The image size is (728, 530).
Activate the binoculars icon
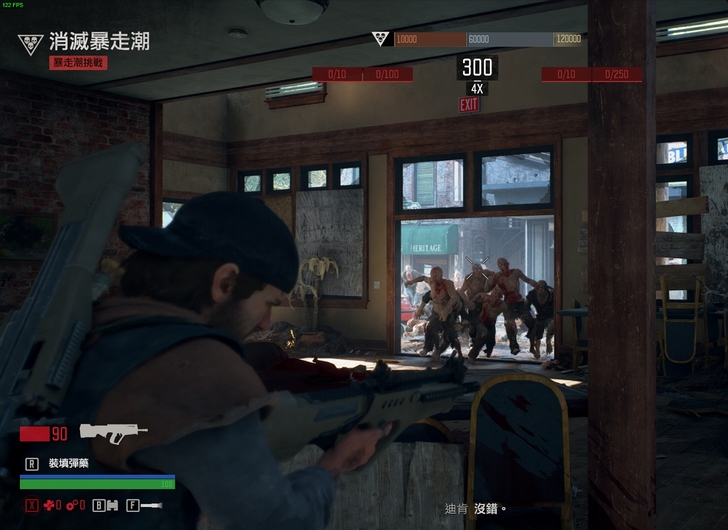pos(113,505)
